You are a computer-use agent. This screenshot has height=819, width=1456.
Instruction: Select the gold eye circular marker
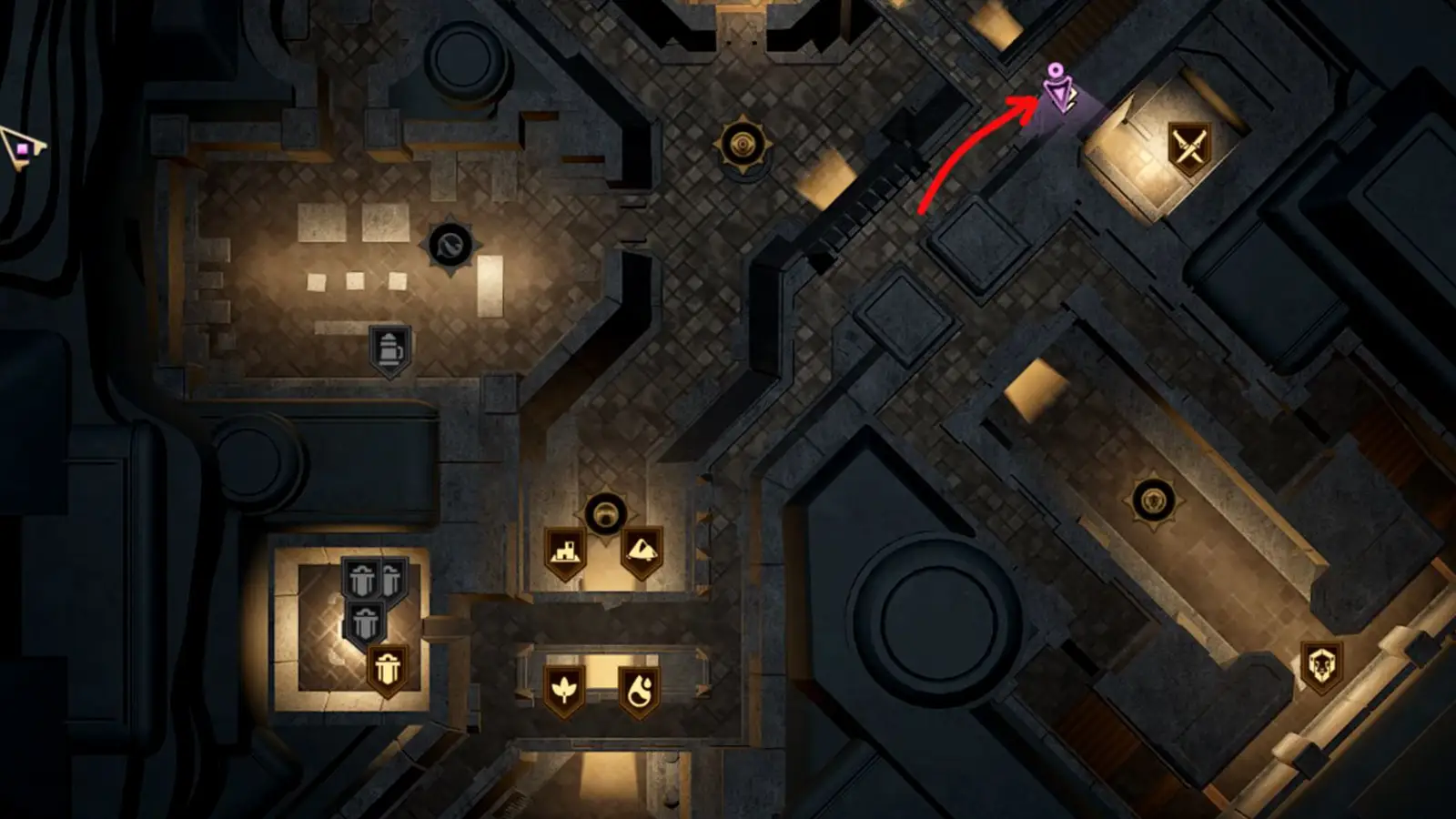pos(744,144)
